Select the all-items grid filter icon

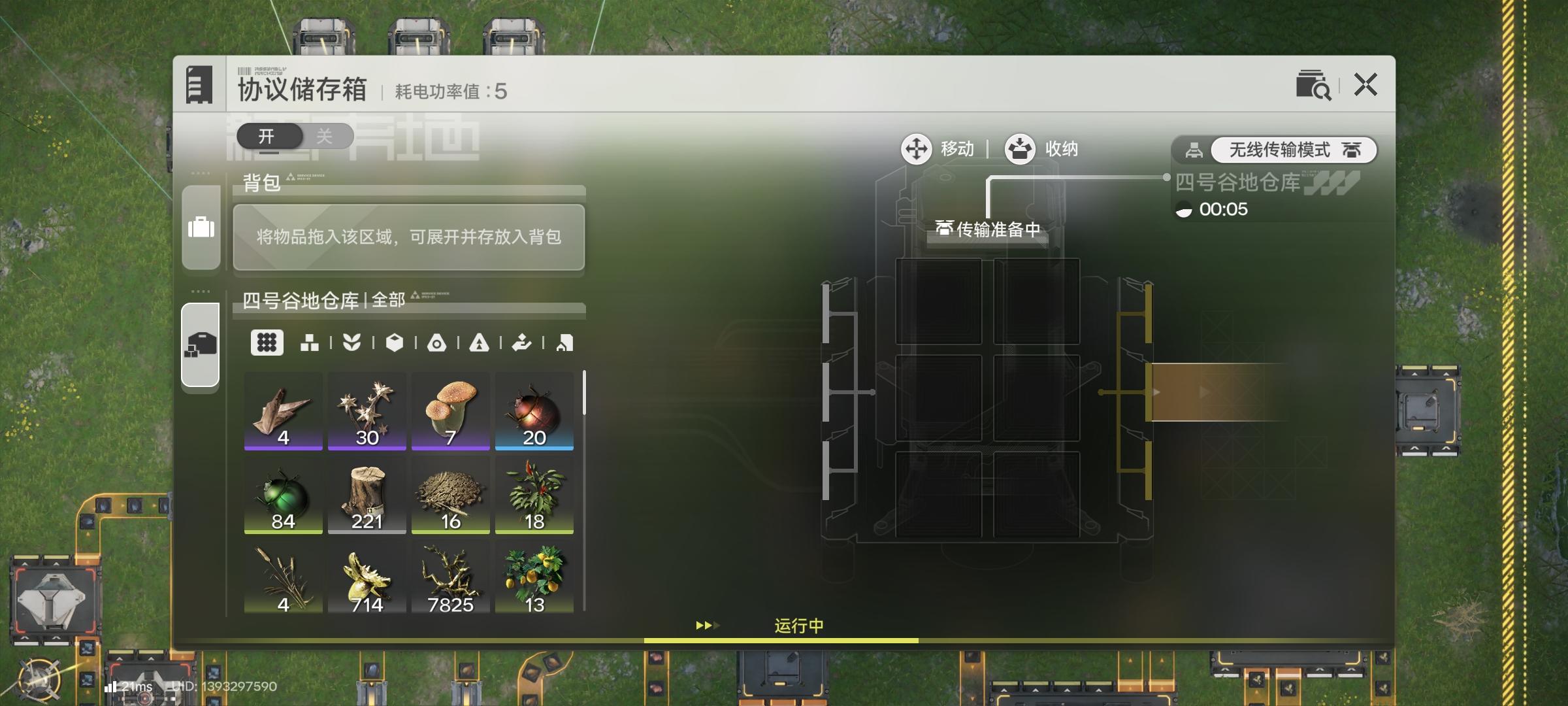pos(267,343)
